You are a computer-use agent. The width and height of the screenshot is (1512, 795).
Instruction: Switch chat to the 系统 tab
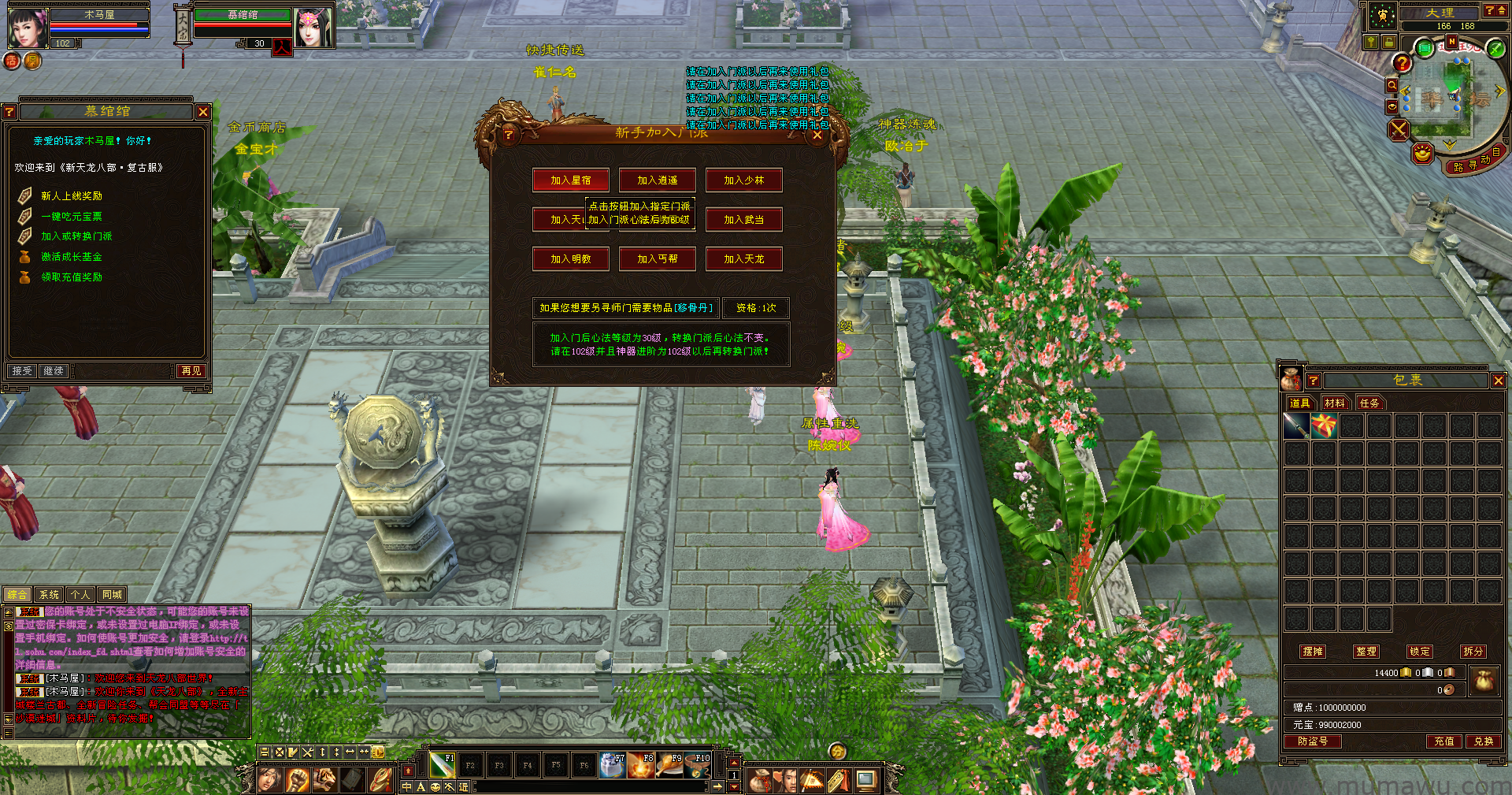coord(49,595)
